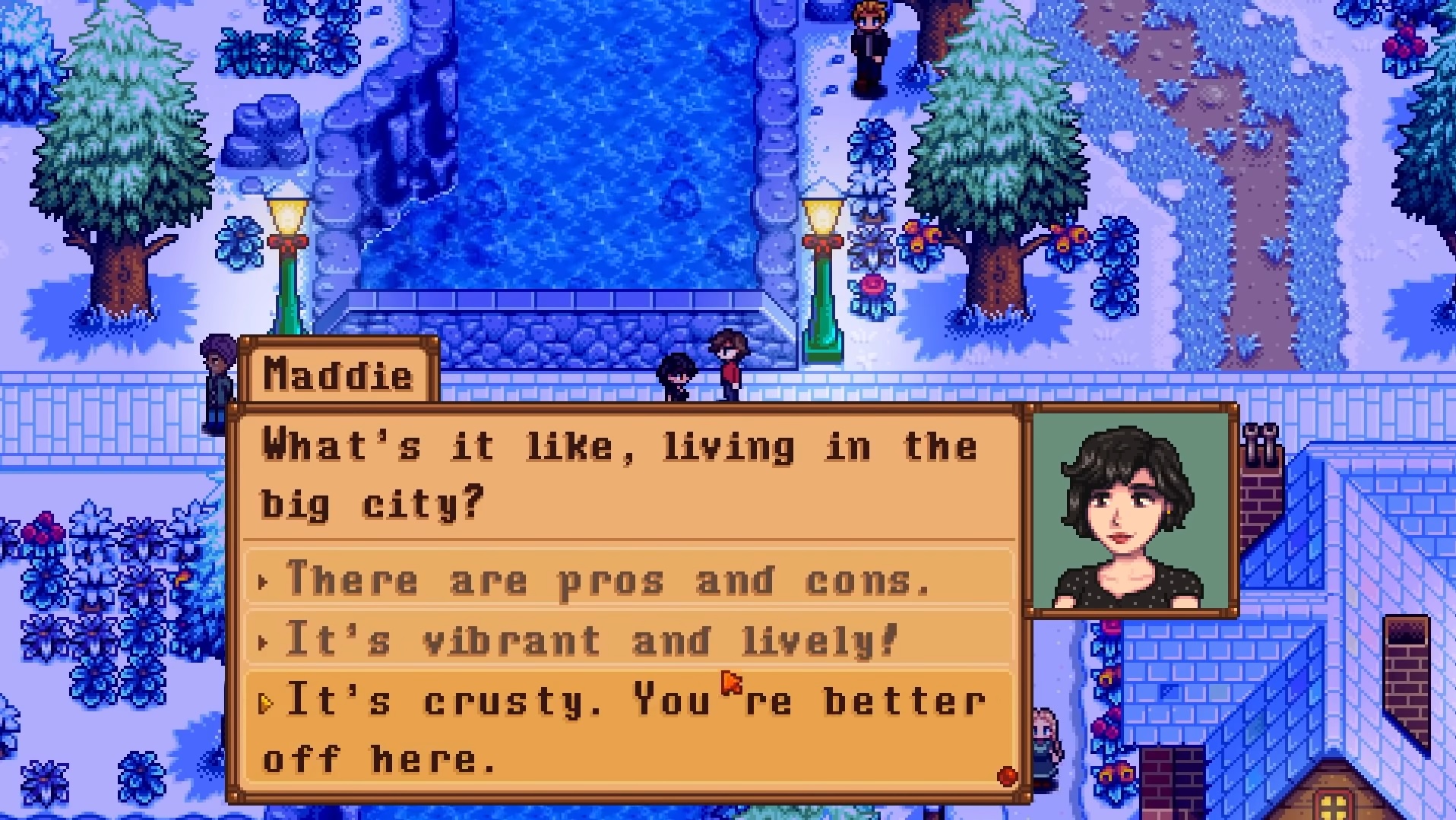Select the arrow beside the highlighted choice
The width and height of the screenshot is (1456, 820).
coord(267,703)
